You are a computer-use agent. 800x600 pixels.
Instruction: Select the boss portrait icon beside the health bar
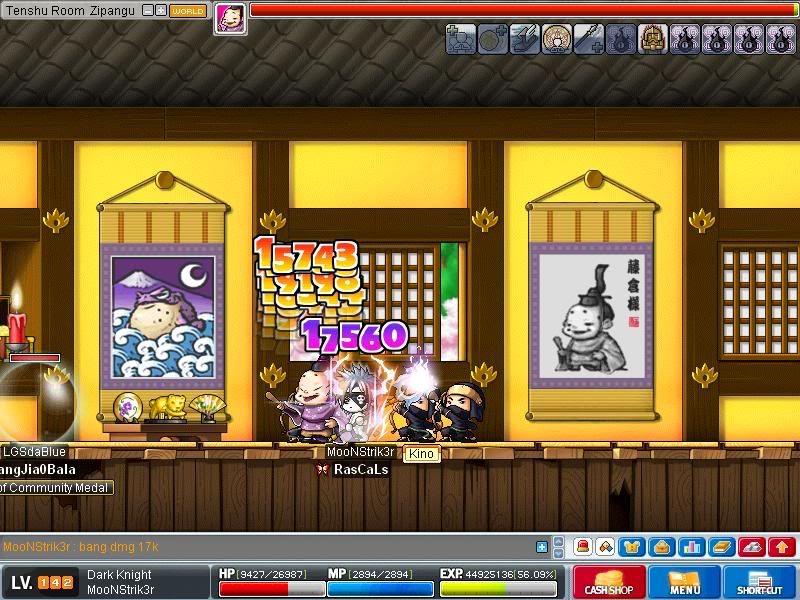click(229, 18)
